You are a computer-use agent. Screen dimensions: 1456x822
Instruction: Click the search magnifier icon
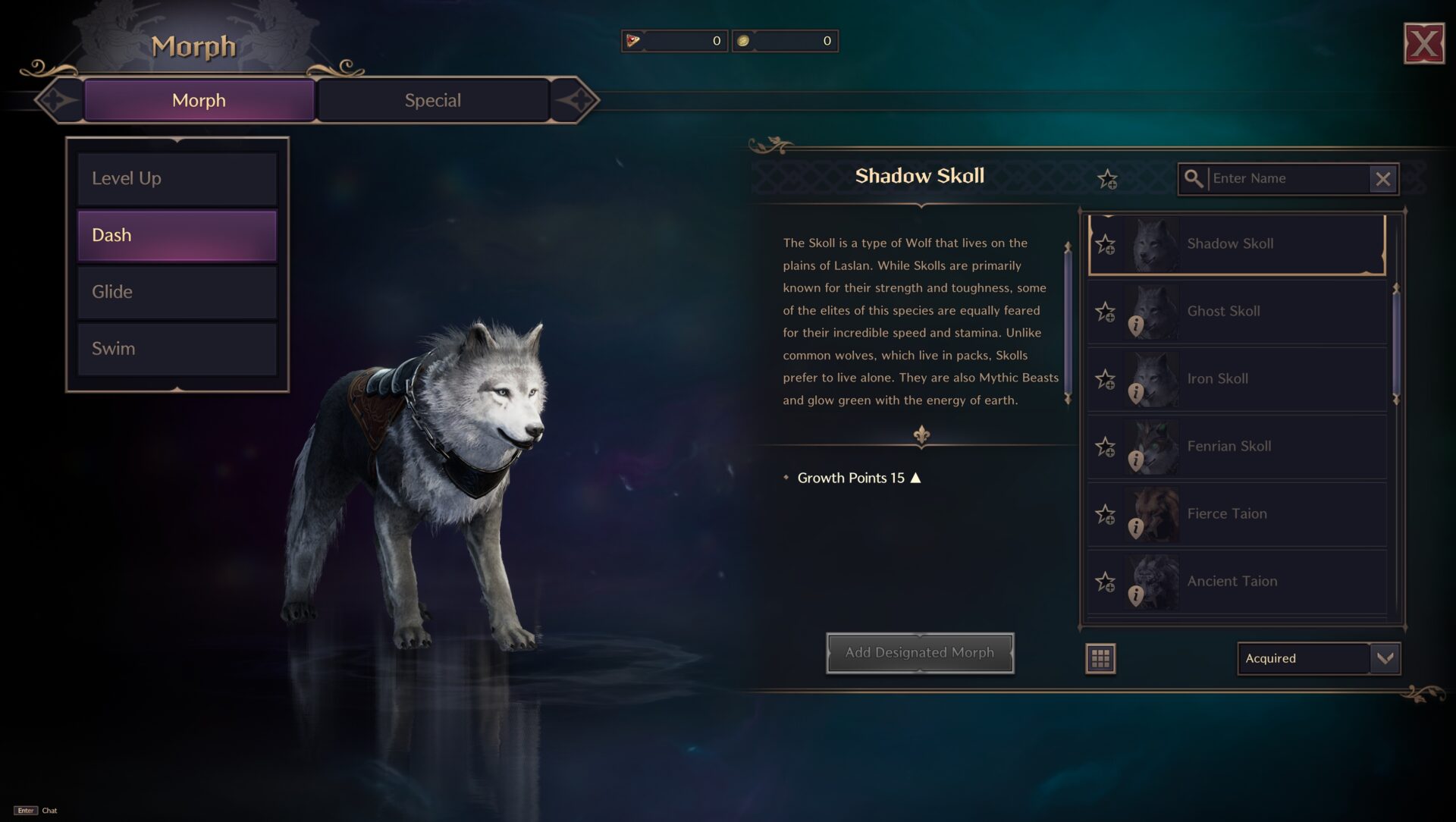coord(1196,179)
